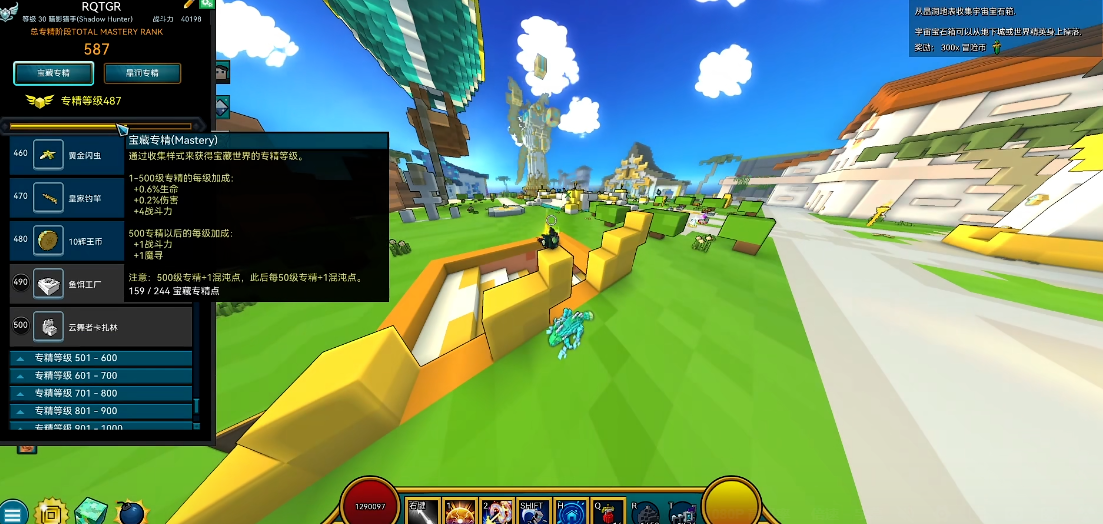Activate the sunburst ability in slot 1

(459, 510)
